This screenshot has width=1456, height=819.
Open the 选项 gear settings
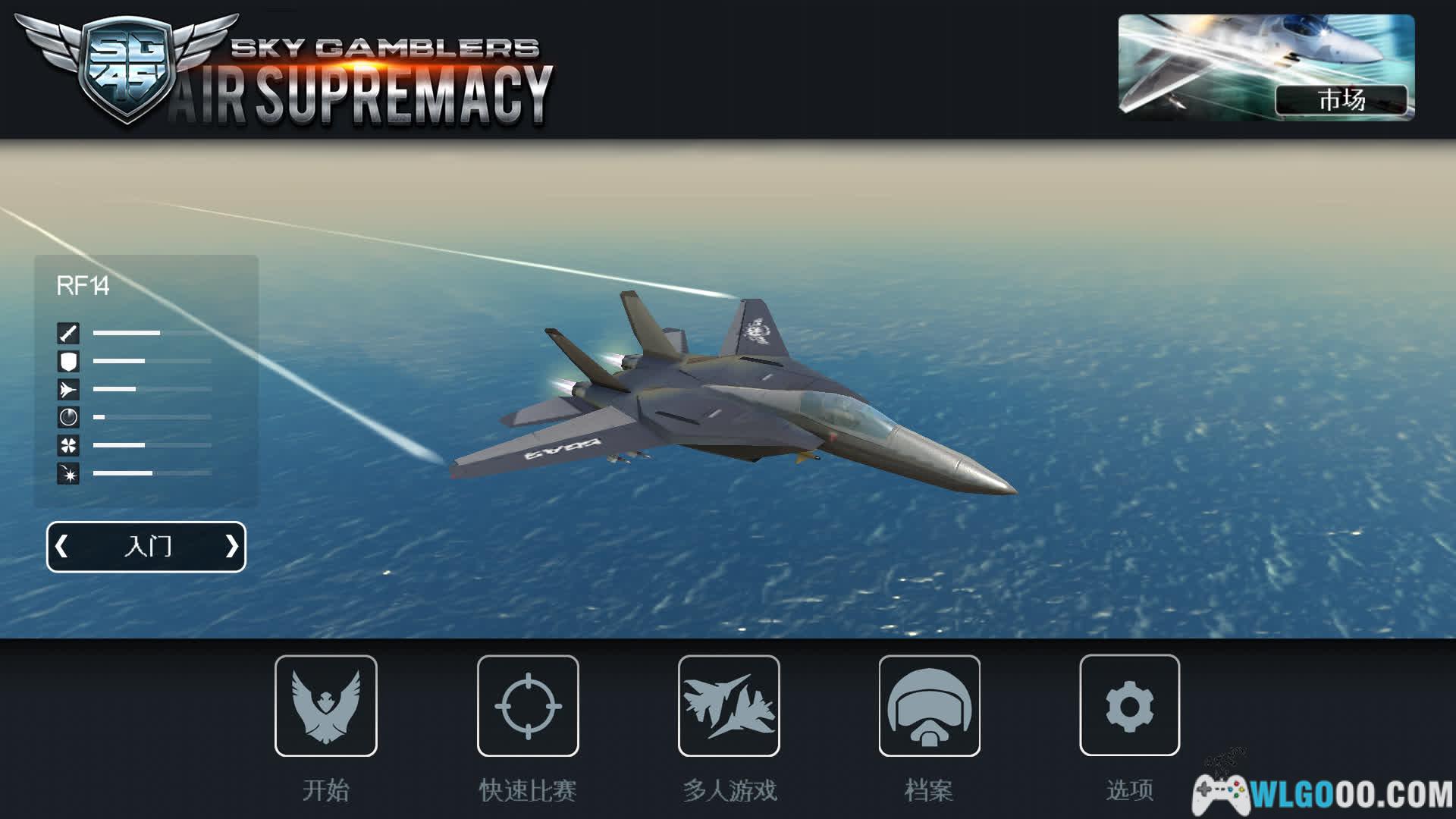(1129, 706)
